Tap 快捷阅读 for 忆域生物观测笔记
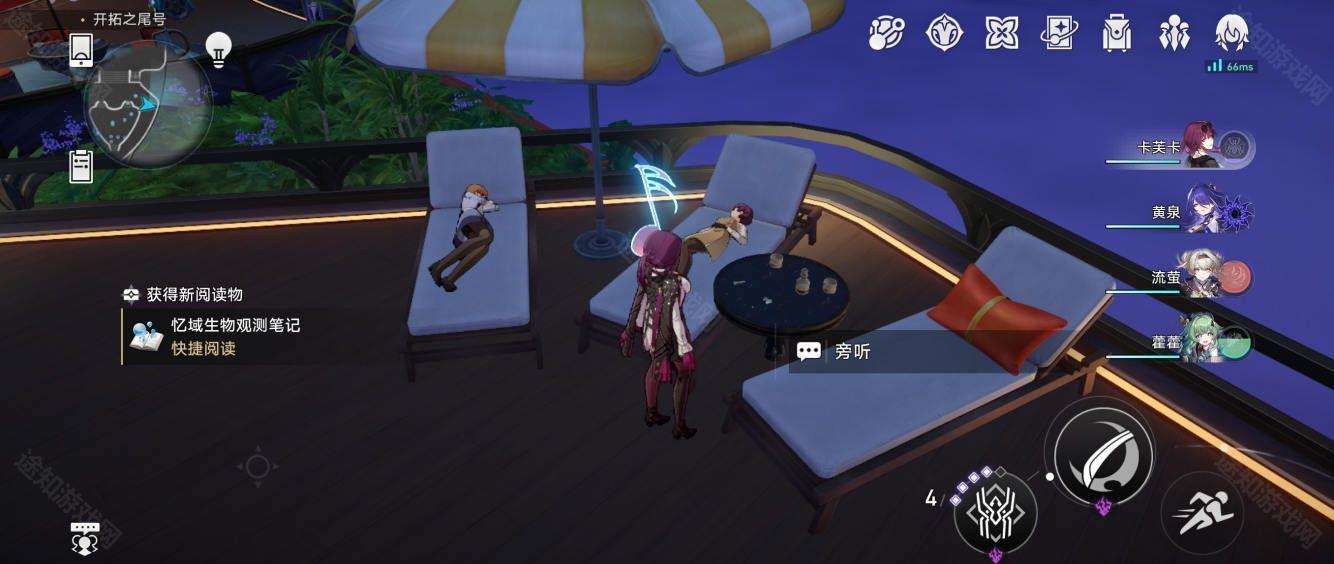Screen dimensions: 1334x564 [204, 349]
